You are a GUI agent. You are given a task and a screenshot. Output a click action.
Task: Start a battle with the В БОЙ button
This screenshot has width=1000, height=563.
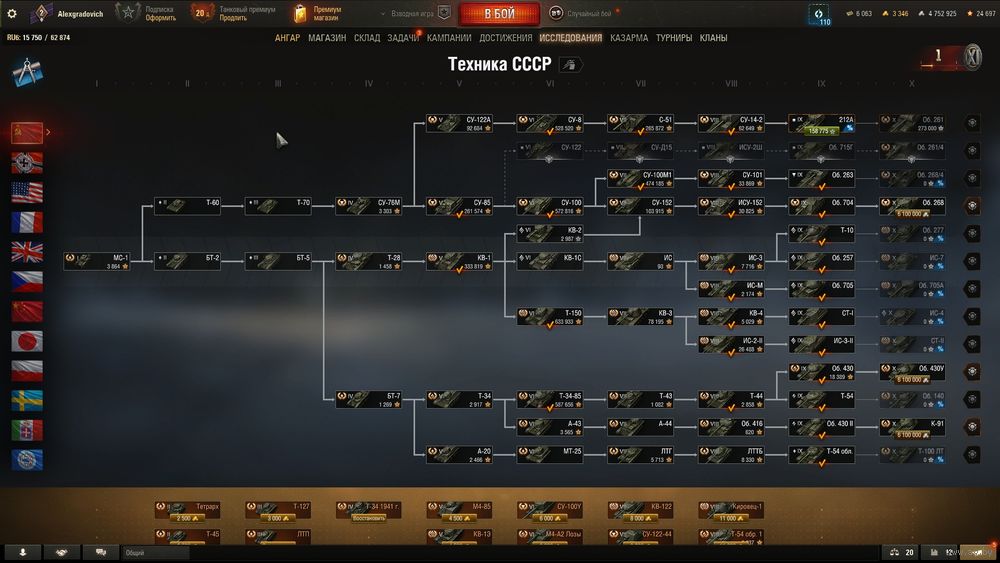coord(499,14)
